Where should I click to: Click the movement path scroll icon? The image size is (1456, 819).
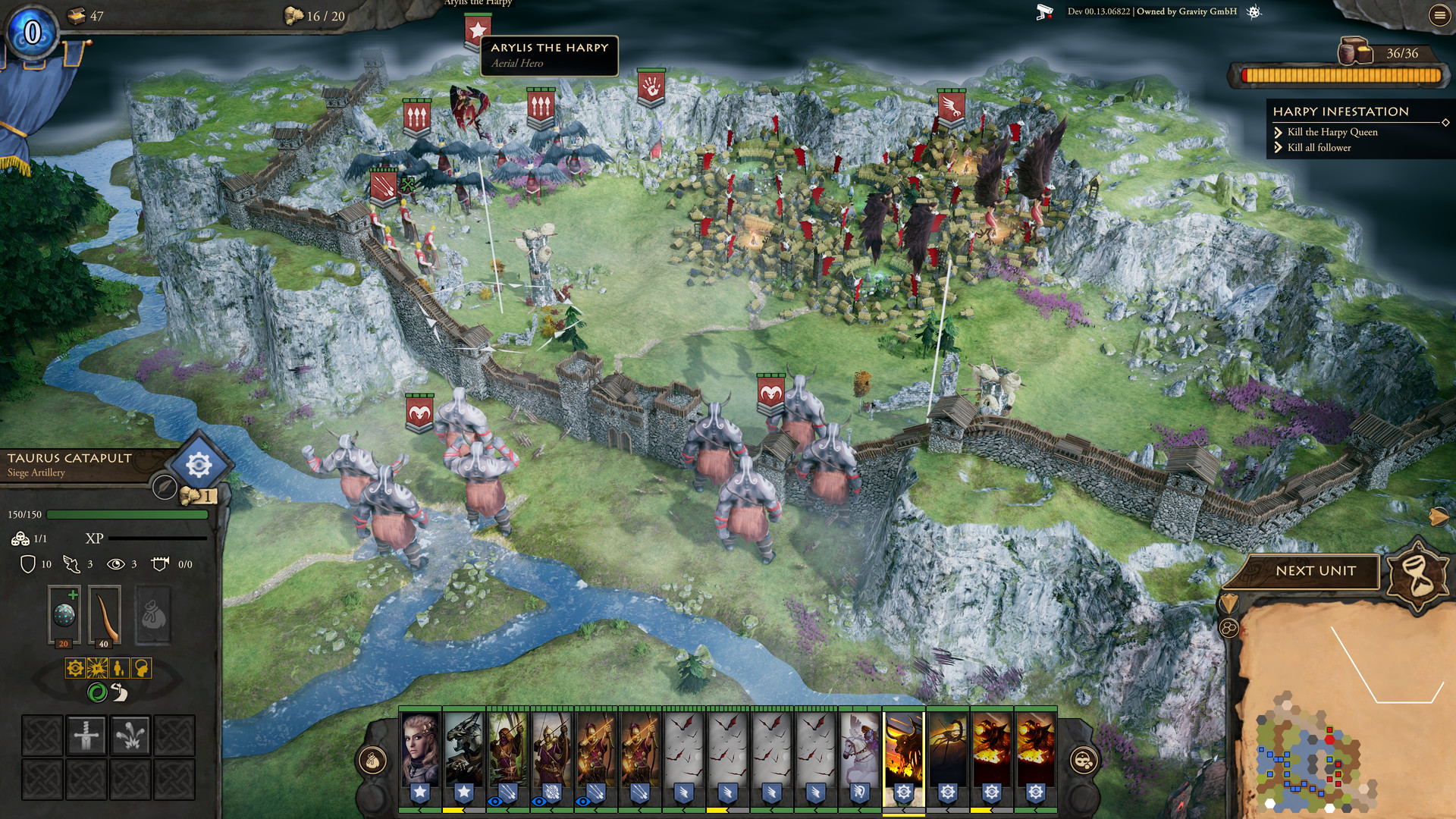pos(120,693)
